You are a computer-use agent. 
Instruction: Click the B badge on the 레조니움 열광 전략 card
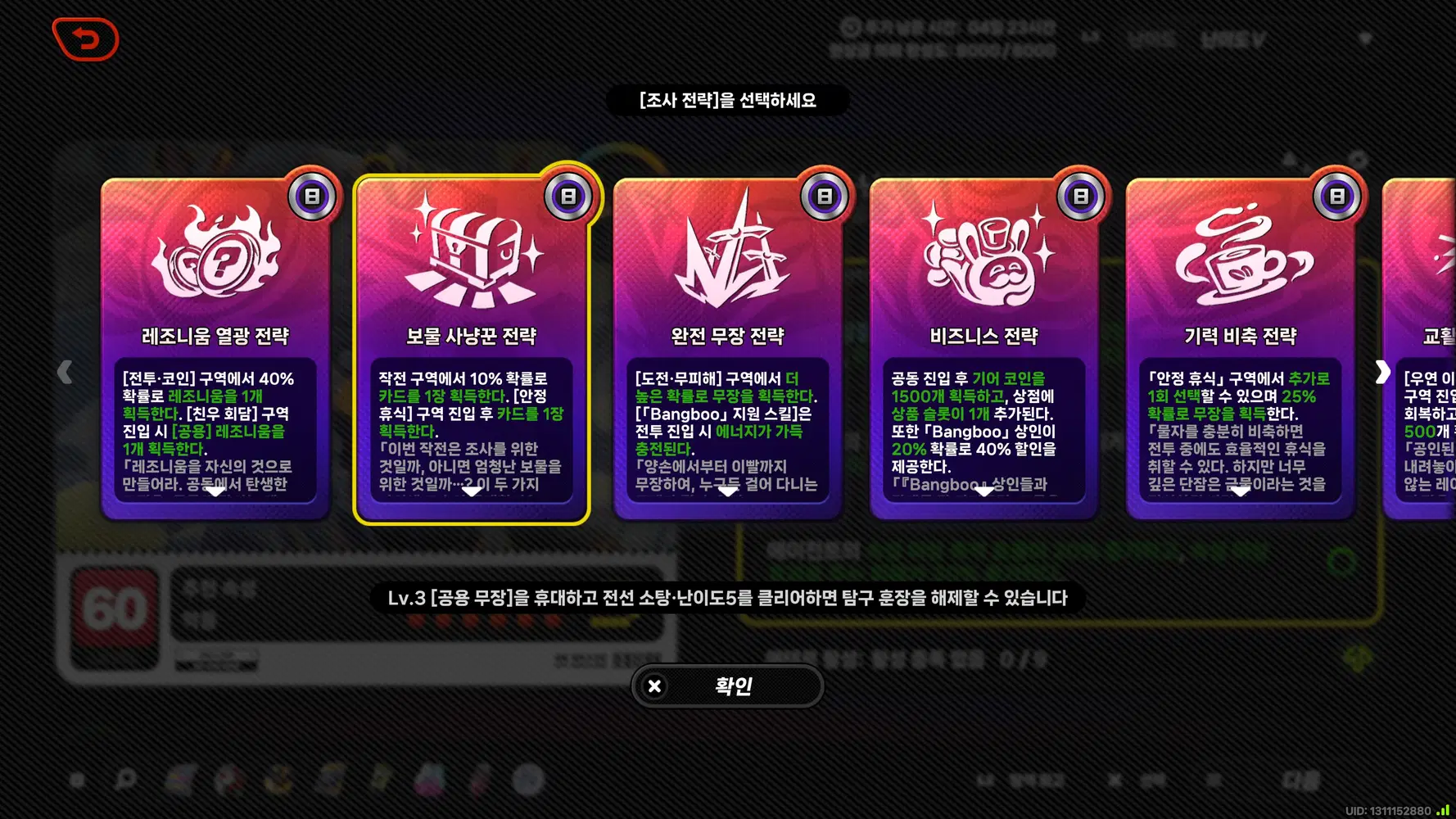[x=312, y=195]
